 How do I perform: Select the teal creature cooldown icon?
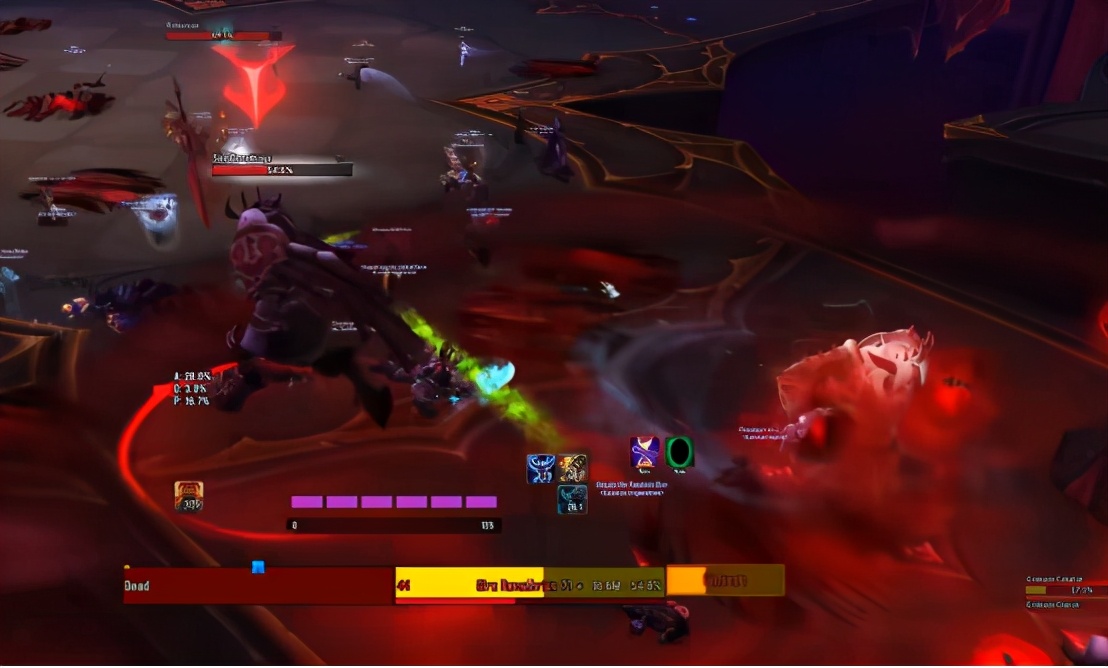pyautogui.click(x=572, y=499)
